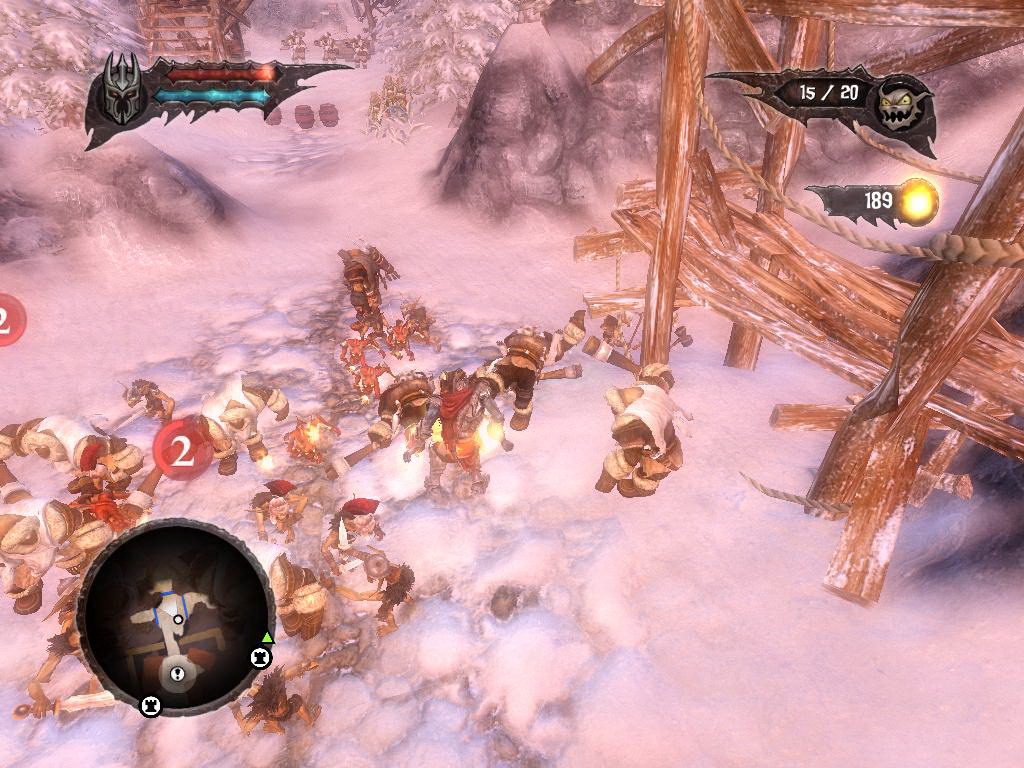This screenshot has height=768, width=1024.
Task: Open the circular minimap
Action: click(175, 617)
